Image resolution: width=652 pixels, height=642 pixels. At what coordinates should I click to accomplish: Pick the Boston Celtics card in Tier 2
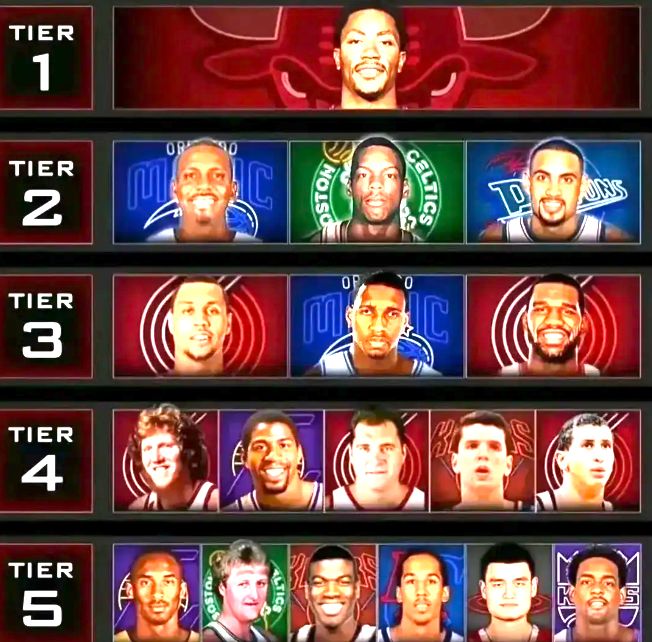pos(376,192)
